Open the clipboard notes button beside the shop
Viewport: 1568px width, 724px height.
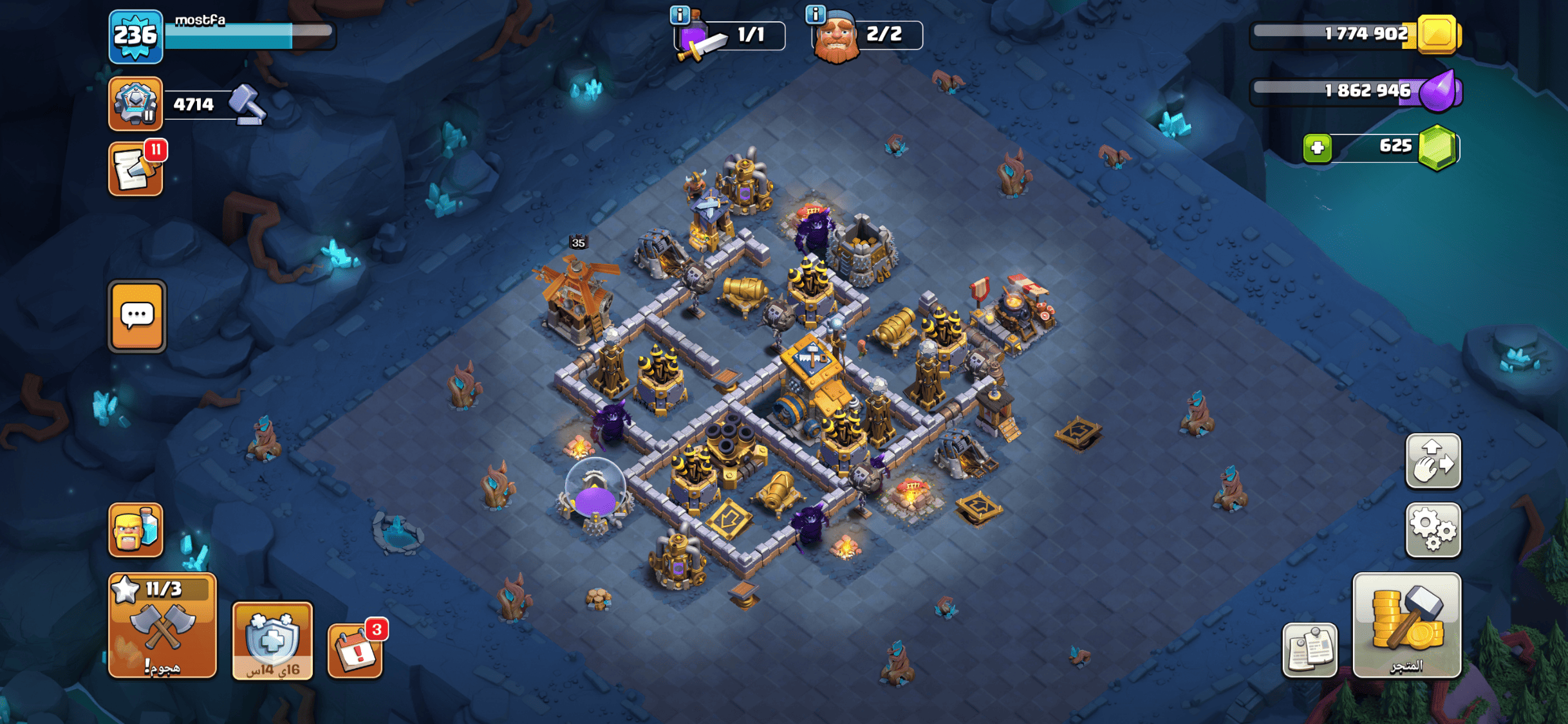pyautogui.click(x=1309, y=650)
